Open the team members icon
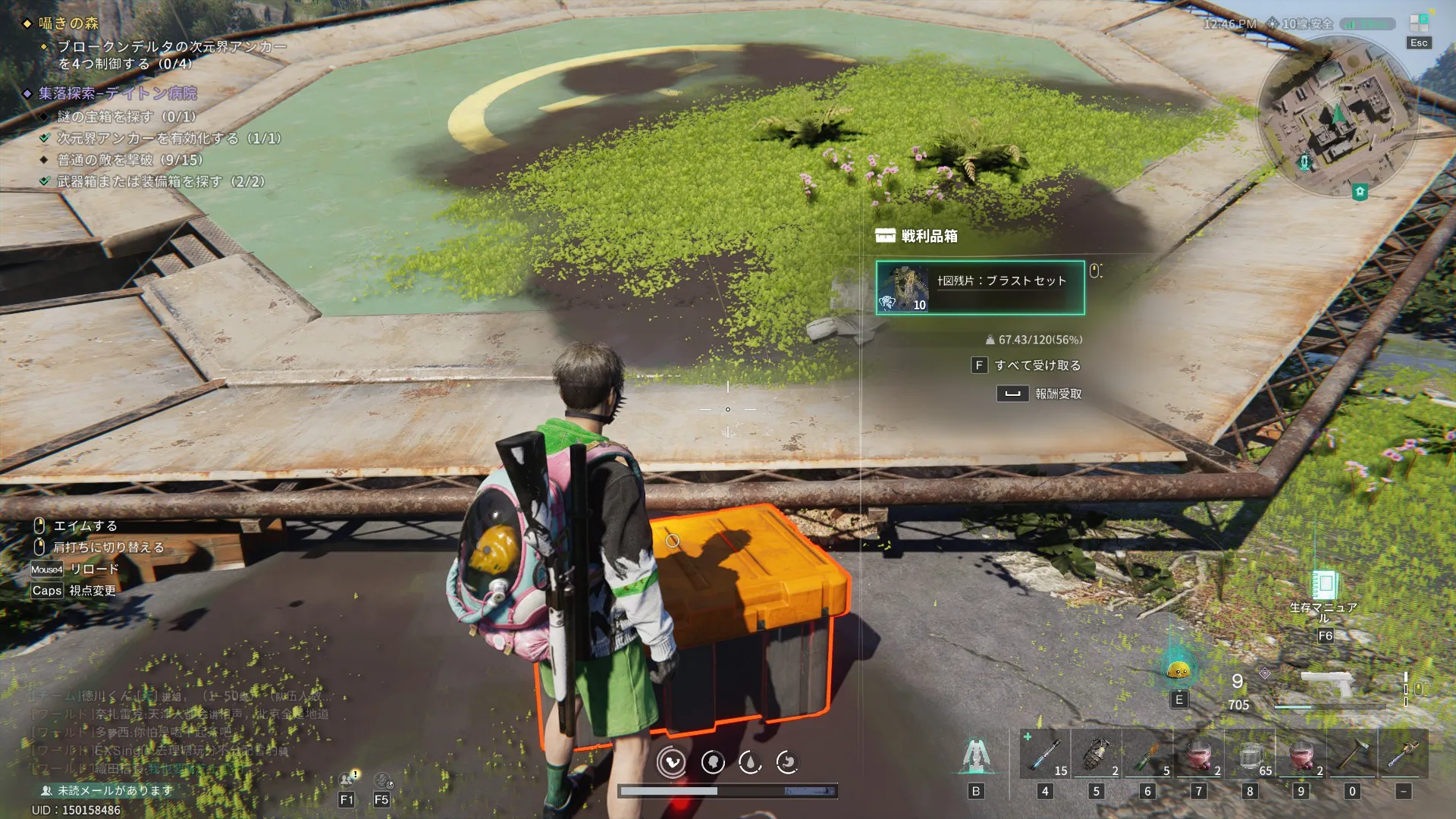The image size is (1456, 819). coord(347,779)
